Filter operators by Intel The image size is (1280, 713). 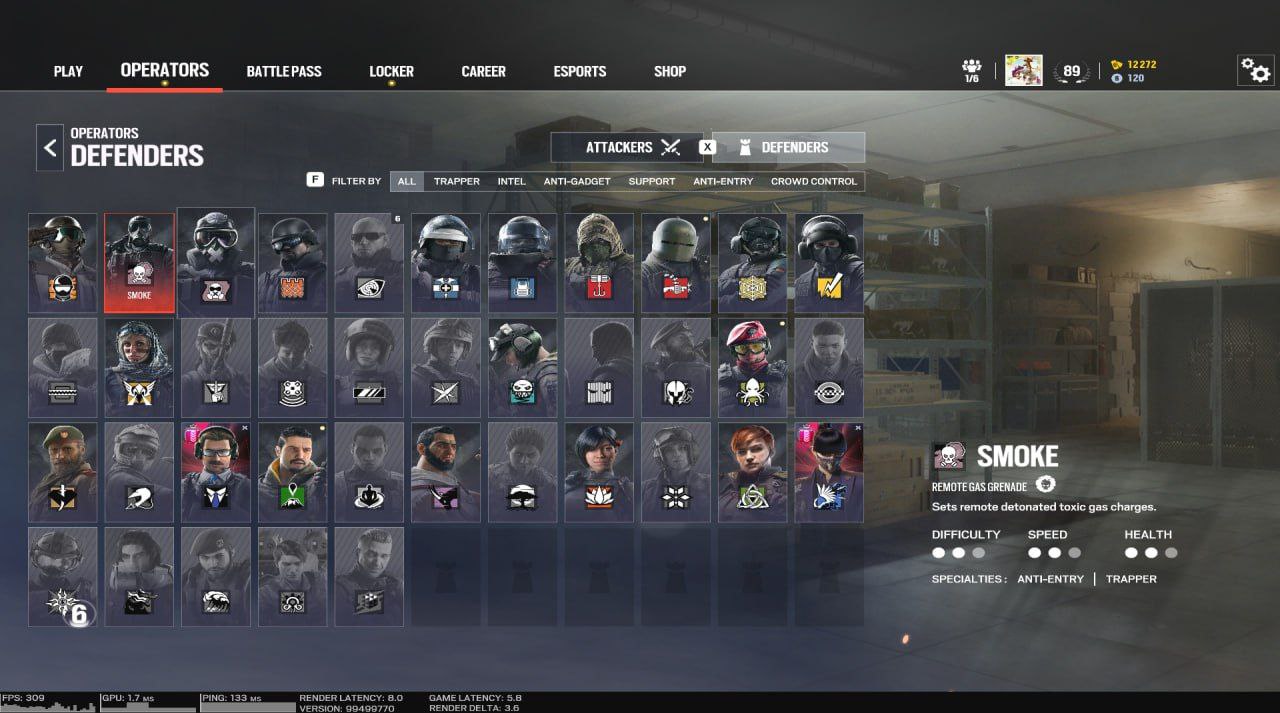[512, 181]
